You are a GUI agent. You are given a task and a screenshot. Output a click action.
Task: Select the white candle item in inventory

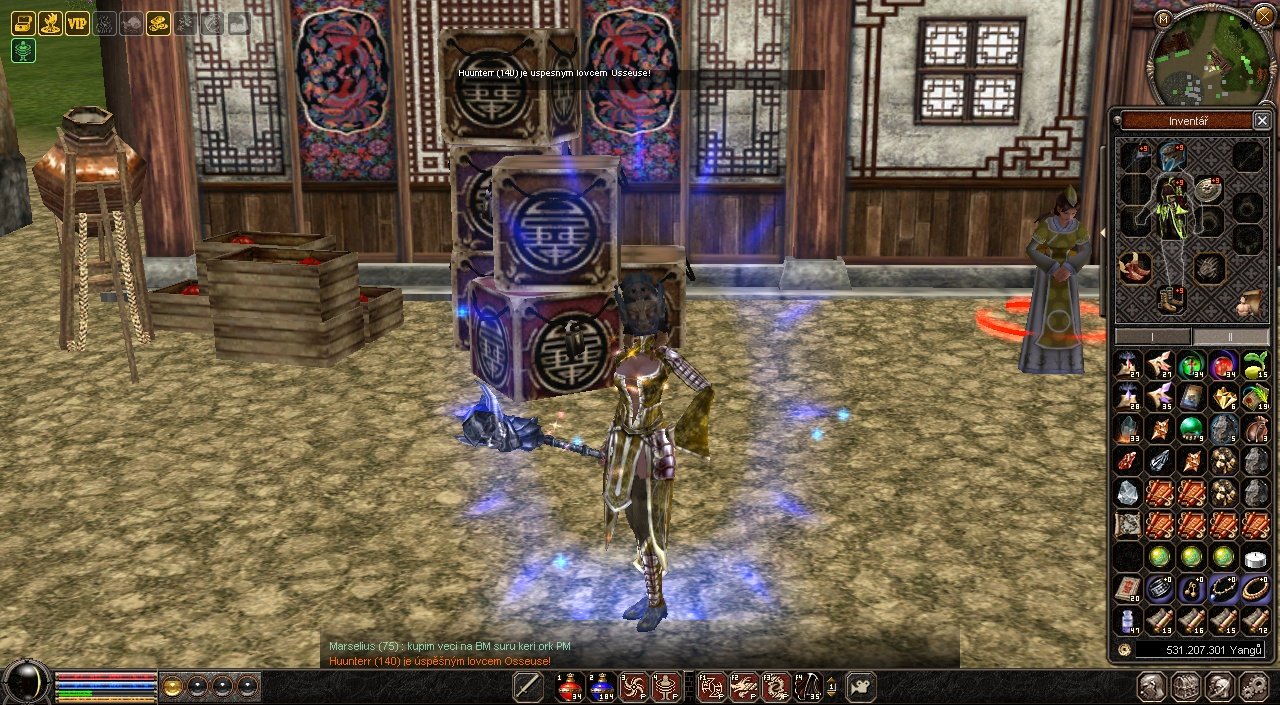[1255, 557]
